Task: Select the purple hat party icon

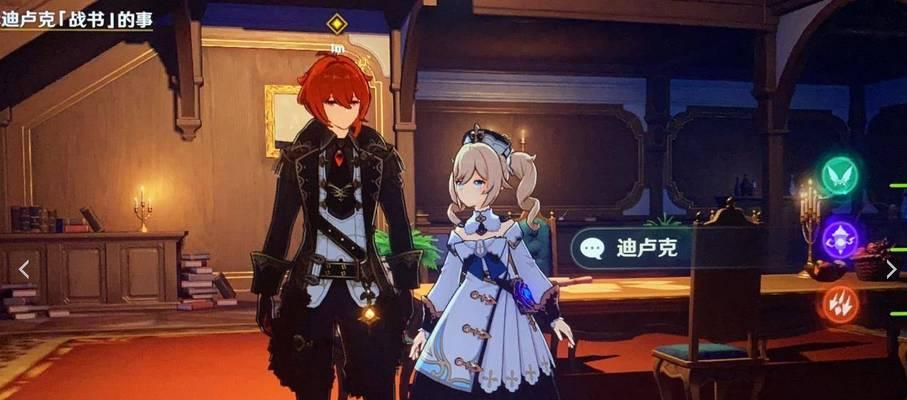Action: pos(840,240)
